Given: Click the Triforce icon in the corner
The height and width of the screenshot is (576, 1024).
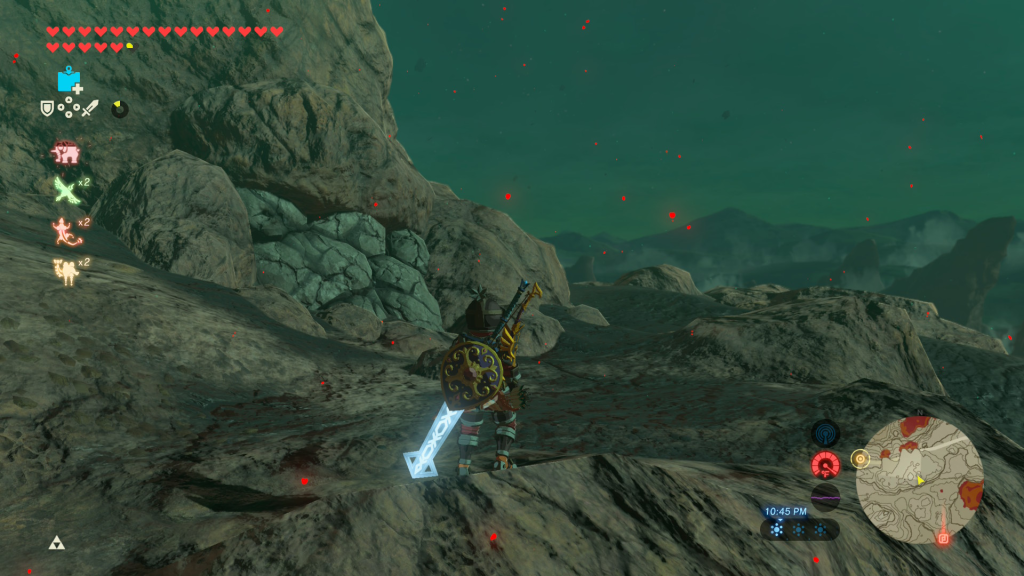Looking at the screenshot, I should click(x=56, y=543).
